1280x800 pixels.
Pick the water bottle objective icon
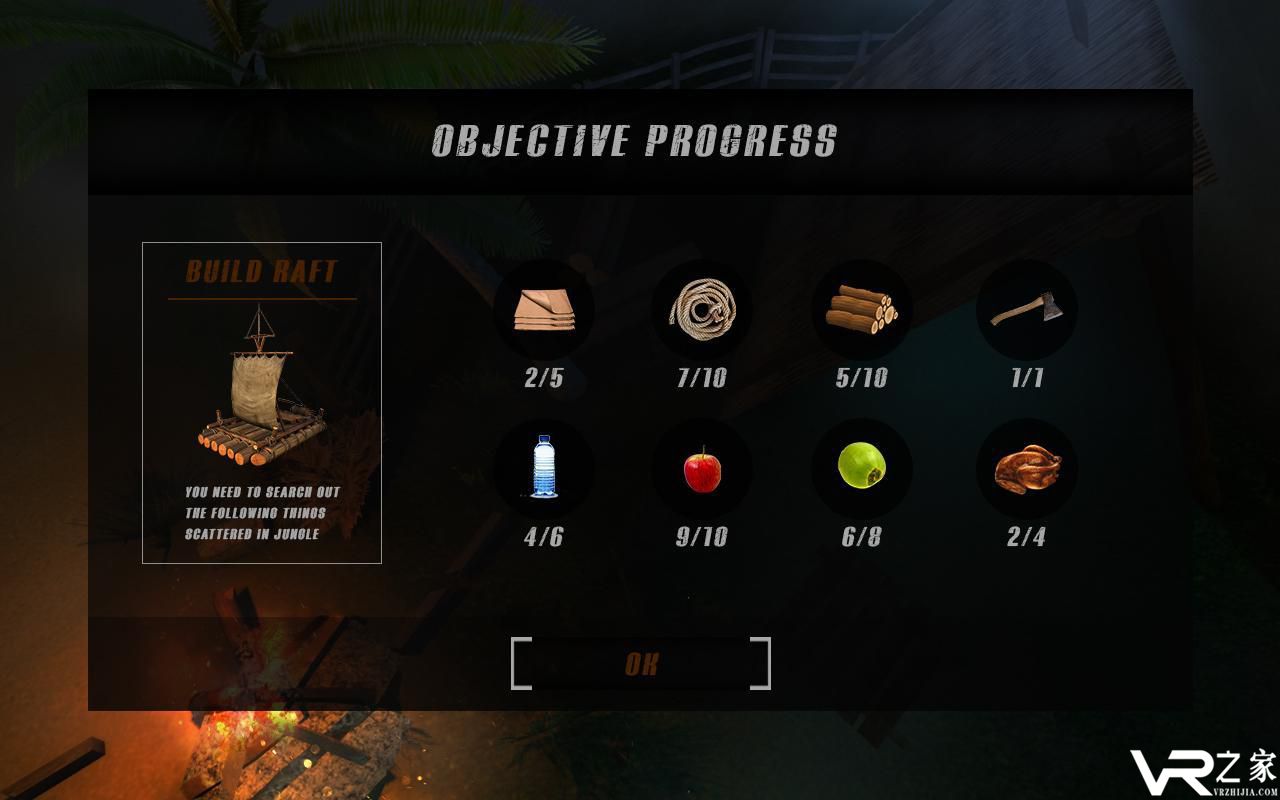click(x=543, y=467)
